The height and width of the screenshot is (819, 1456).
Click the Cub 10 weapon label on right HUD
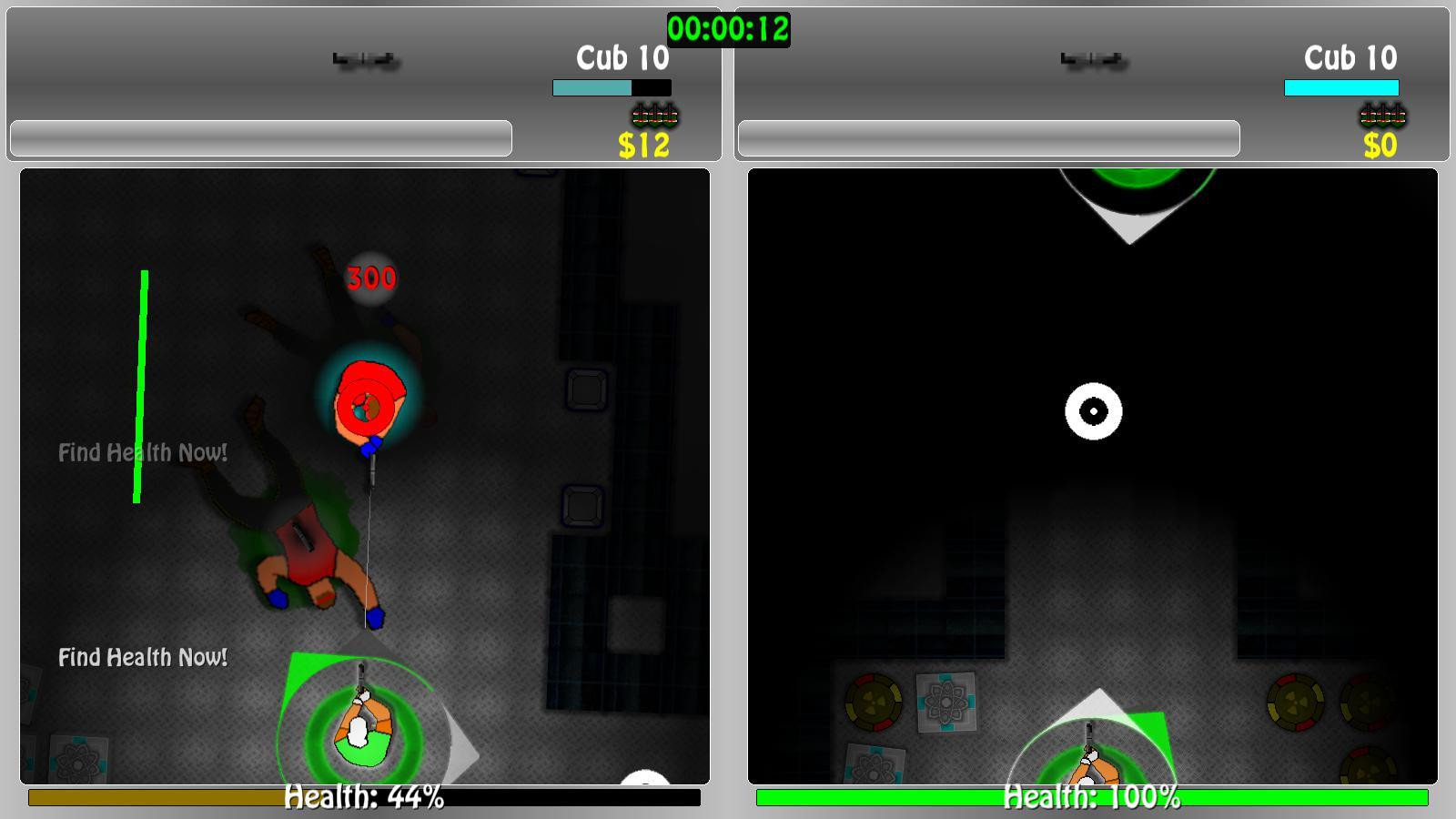click(1350, 57)
